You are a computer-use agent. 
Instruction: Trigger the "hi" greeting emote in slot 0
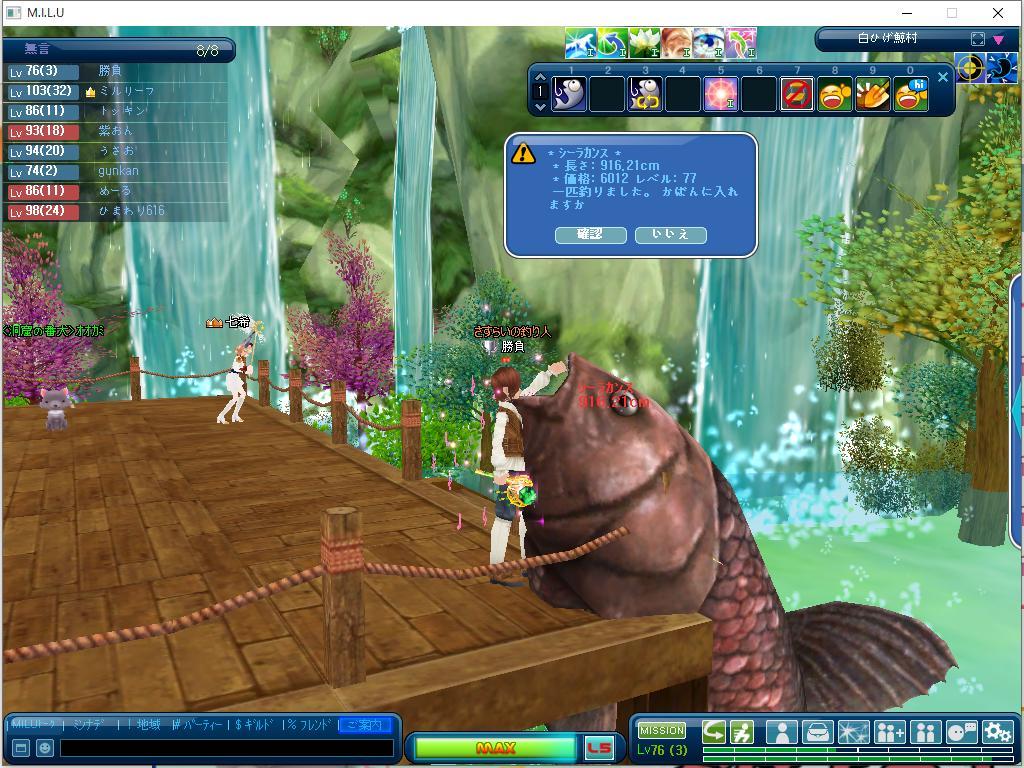[x=911, y=94]
